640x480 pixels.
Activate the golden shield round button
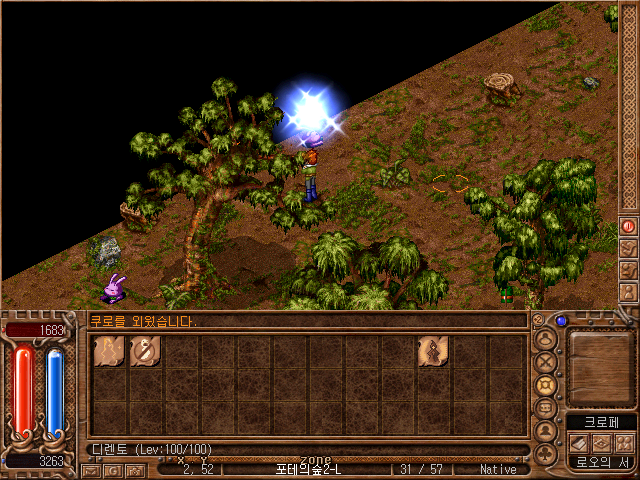(547, 384)
